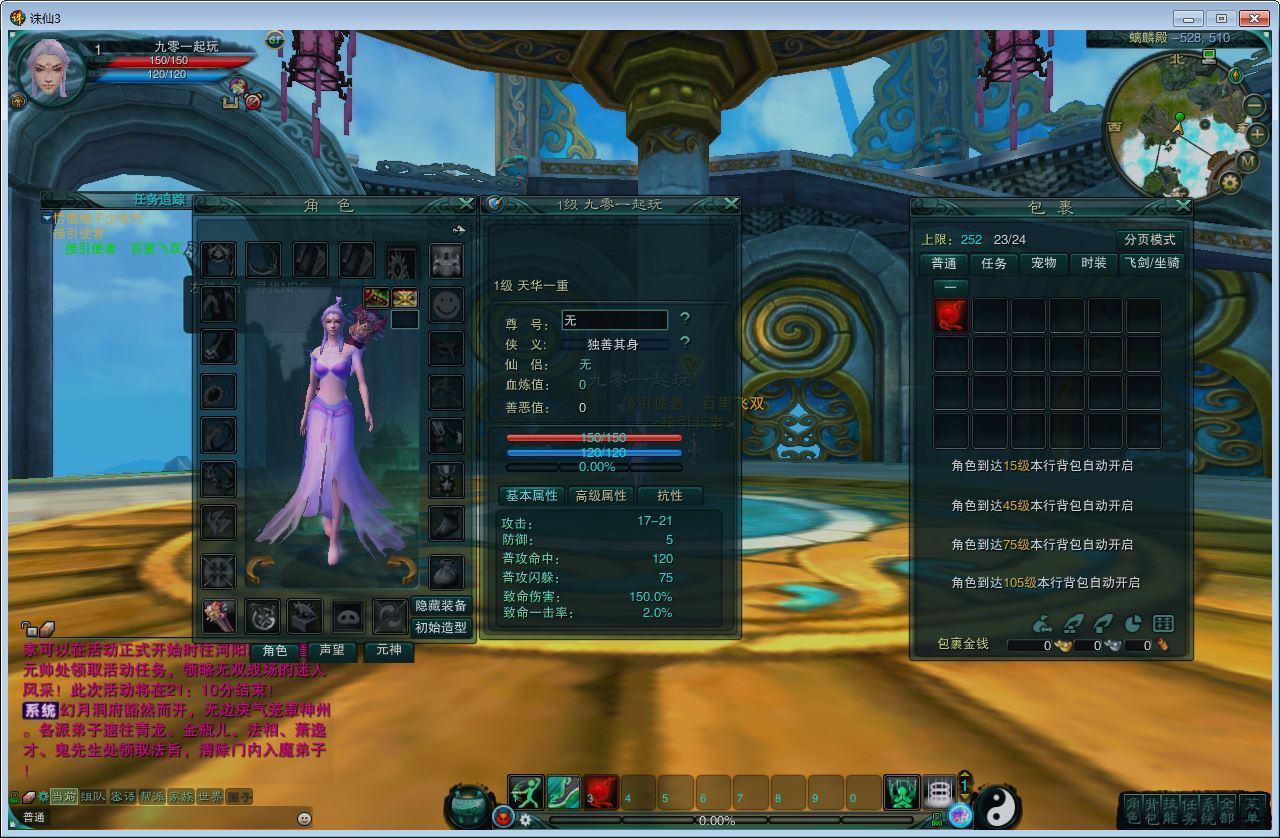Close the 角色 character panel

(x=466, y=204)
